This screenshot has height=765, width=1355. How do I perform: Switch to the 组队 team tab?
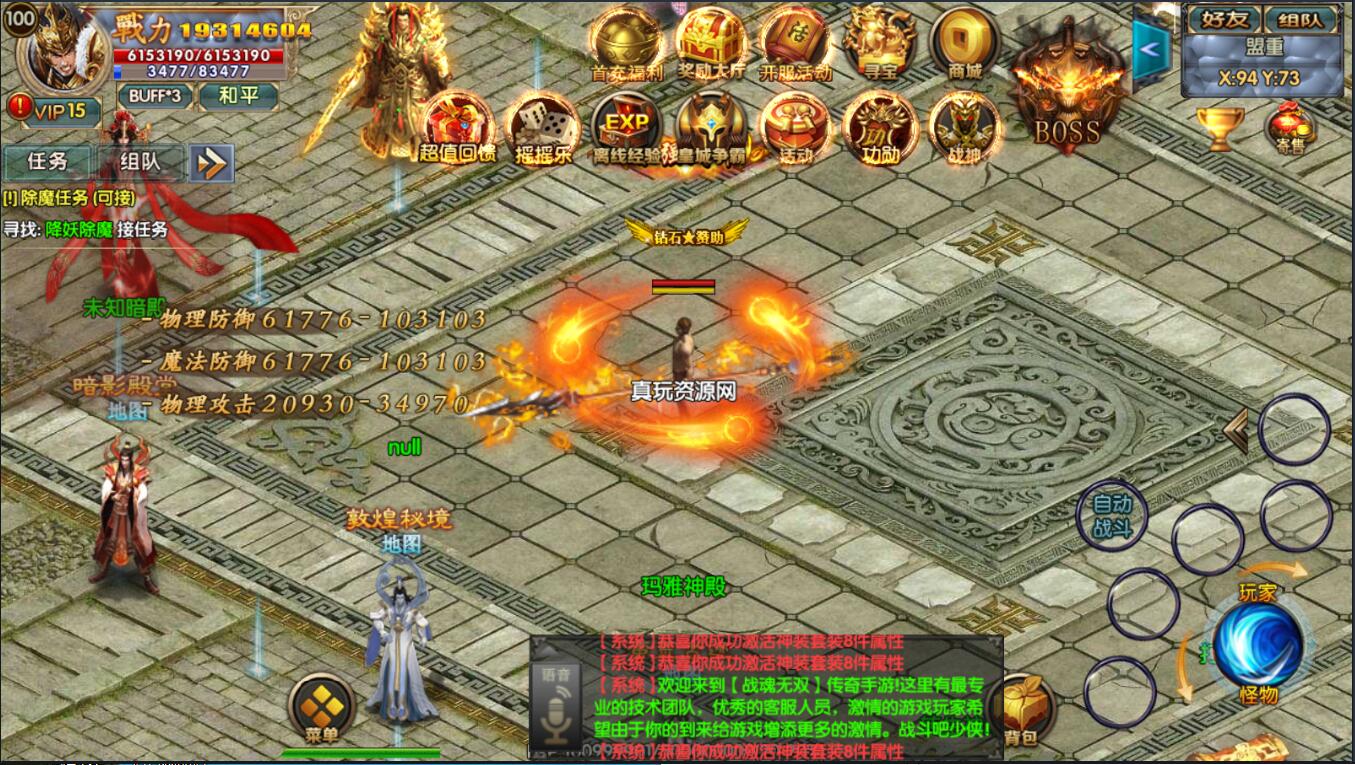click(137, 162)
